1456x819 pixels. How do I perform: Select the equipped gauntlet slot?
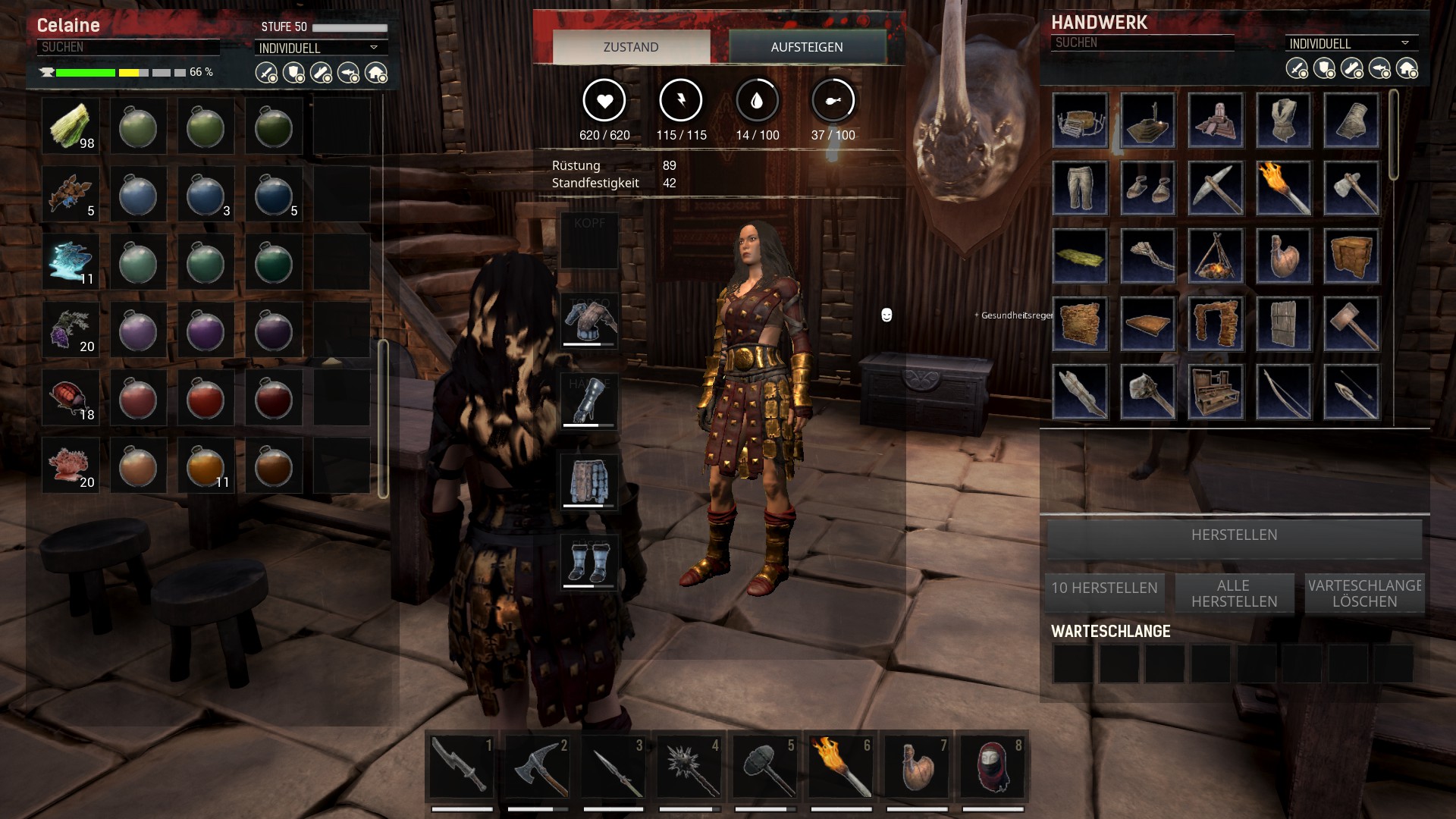[589, 400]
